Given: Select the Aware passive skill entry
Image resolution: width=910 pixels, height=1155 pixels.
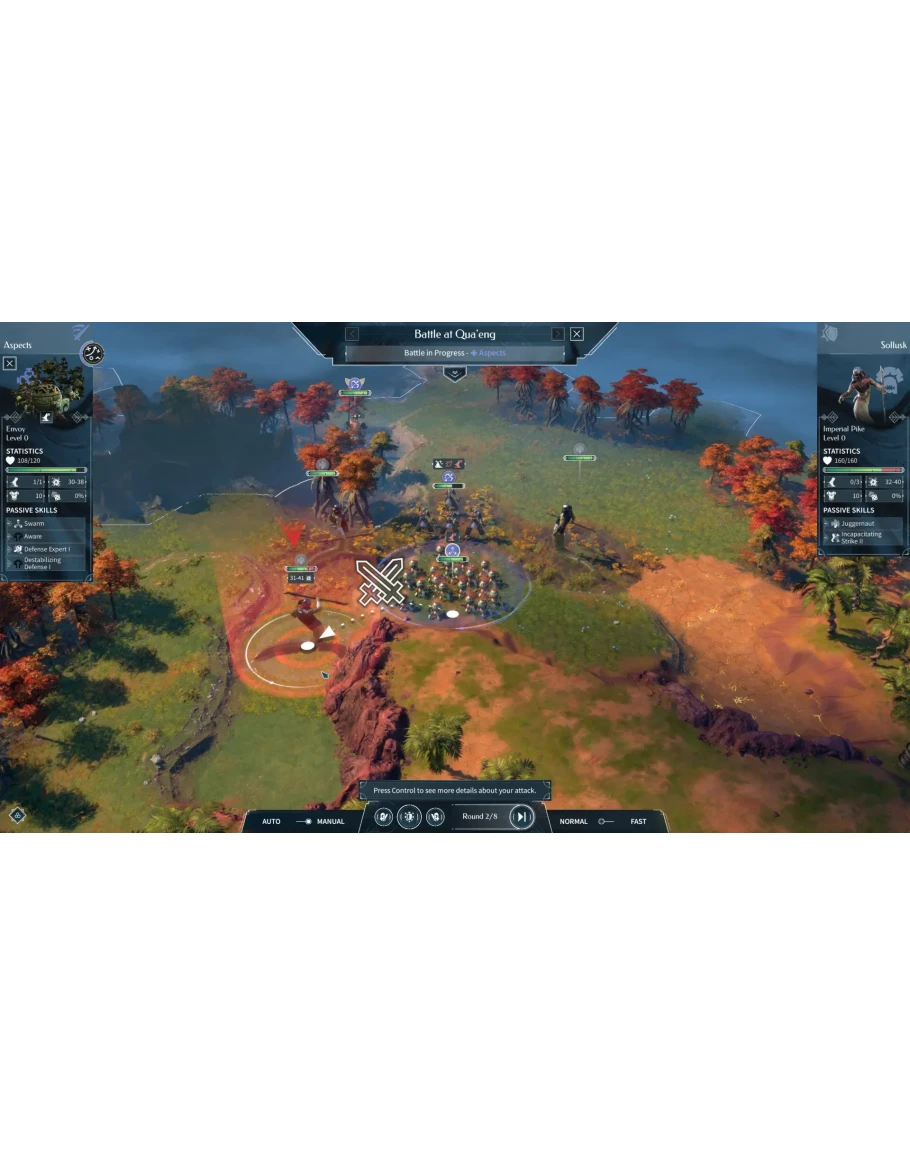Looking at the screenshot, I should coord(34,536).
